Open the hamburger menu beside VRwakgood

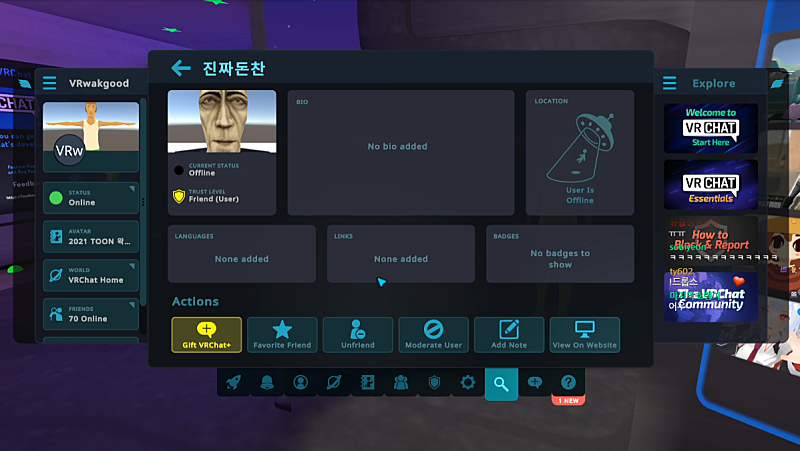(50, 83)
